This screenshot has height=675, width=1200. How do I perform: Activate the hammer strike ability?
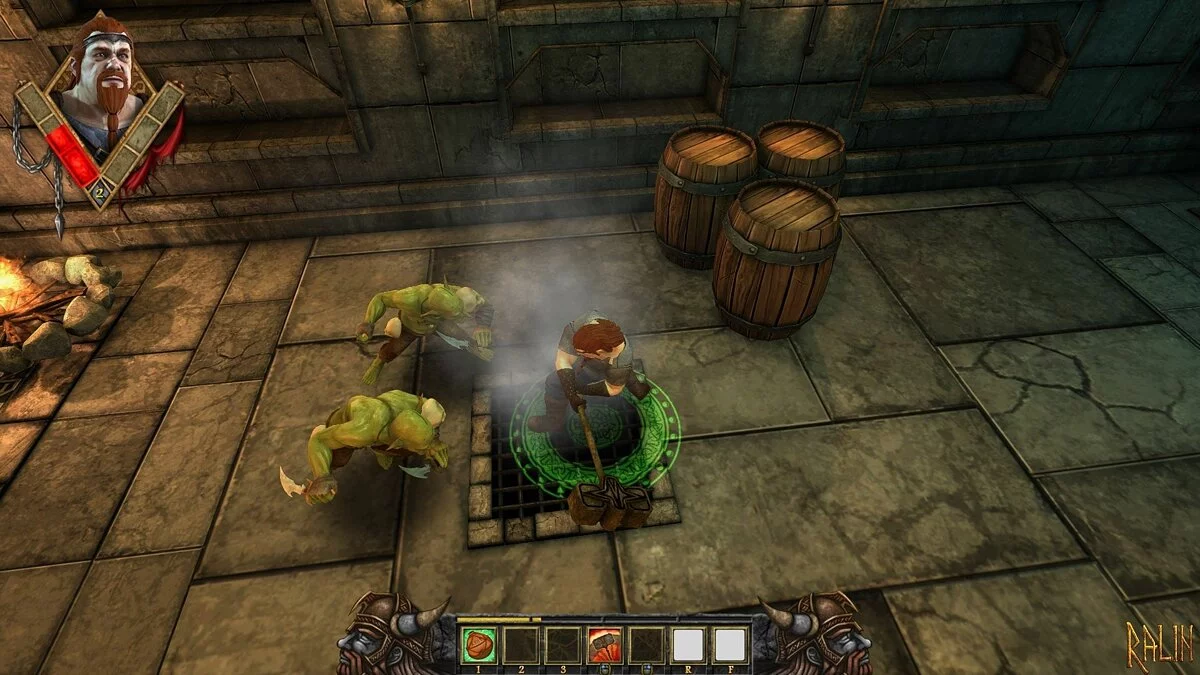(604, 645)
